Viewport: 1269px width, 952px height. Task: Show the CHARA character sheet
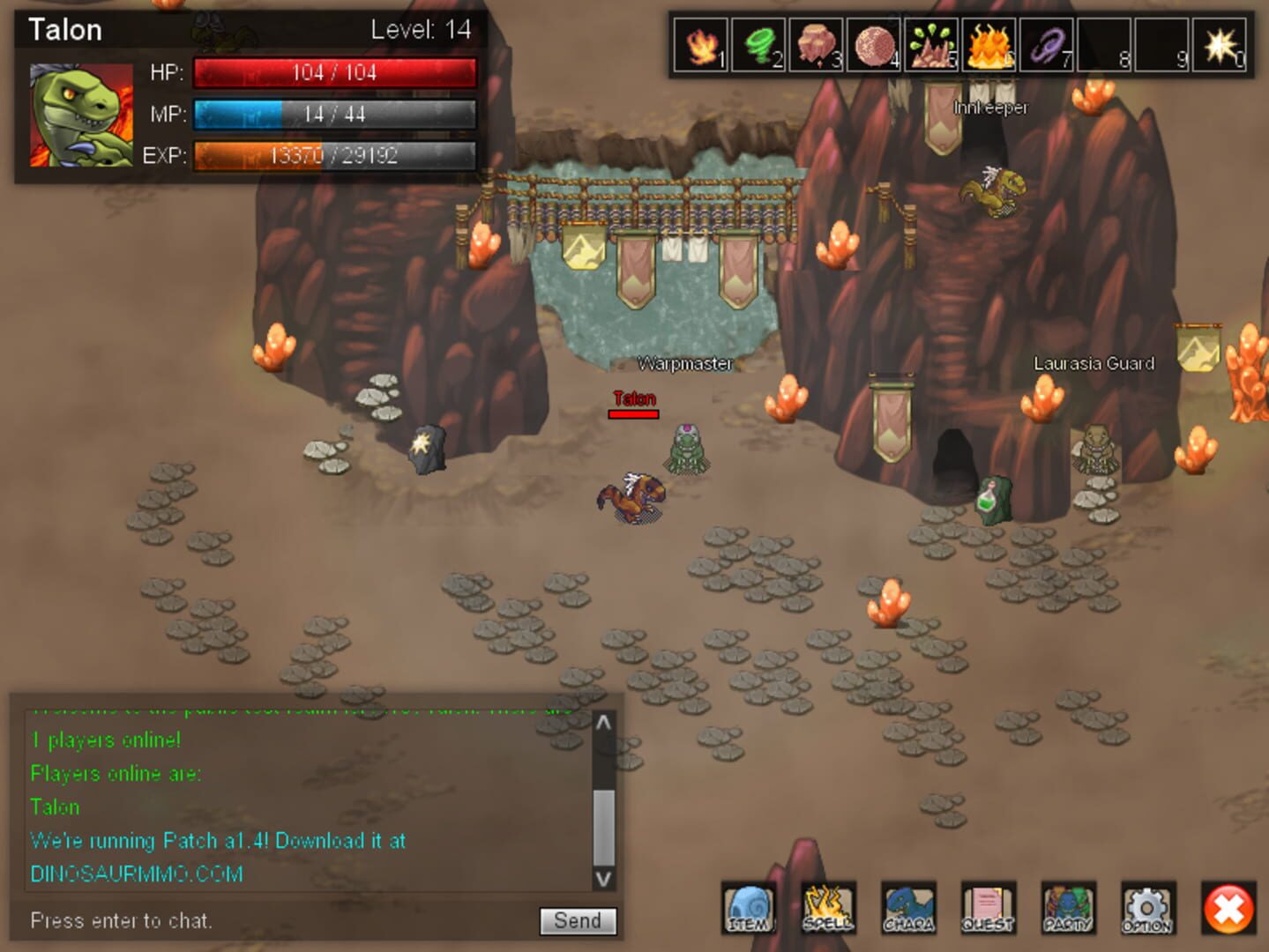pos(908,908)
